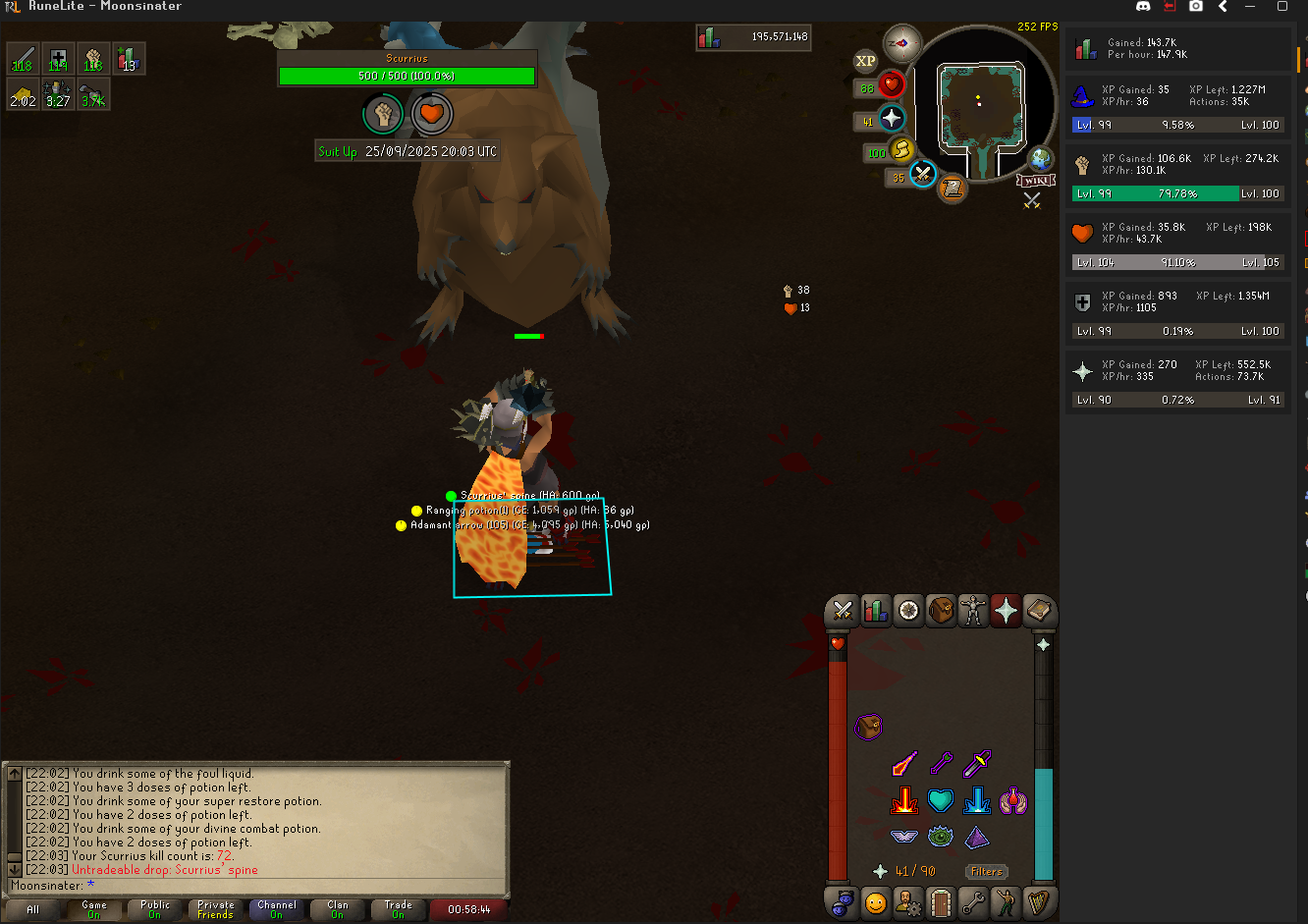
Task: Toggle the Rapid Heal heart prayer
Action: (x=941, y=801)
